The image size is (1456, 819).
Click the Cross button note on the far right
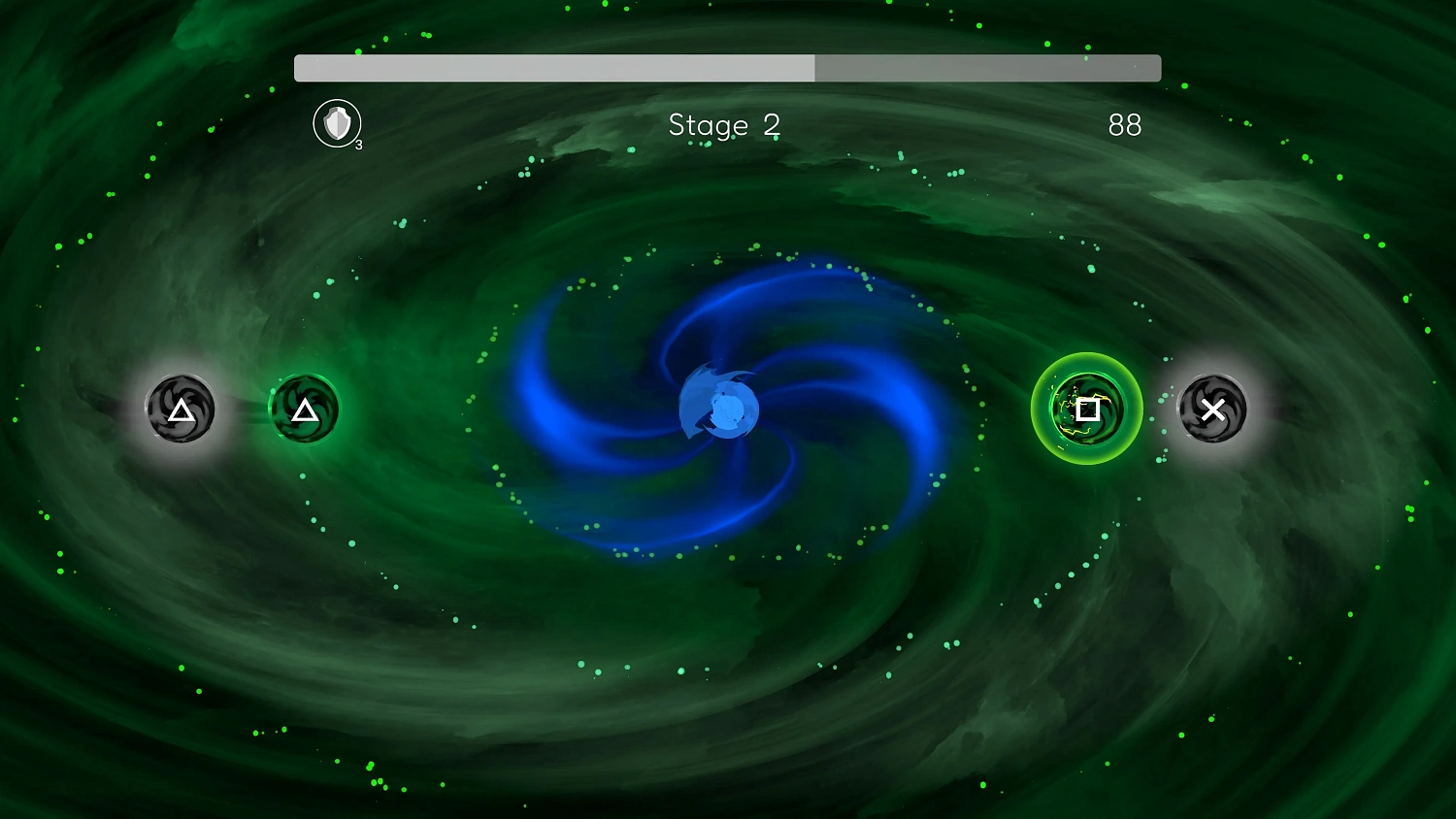[x=1213, y=409]
